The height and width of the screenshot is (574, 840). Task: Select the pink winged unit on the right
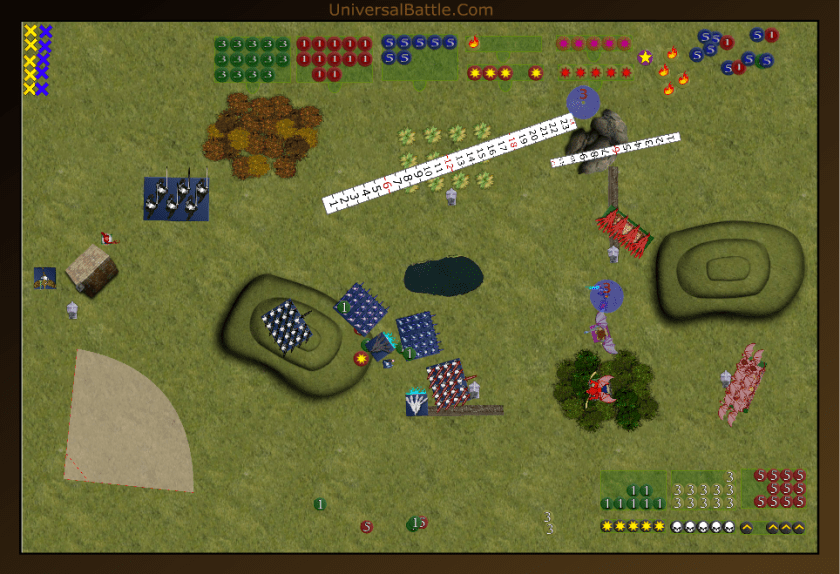point(743,381)
